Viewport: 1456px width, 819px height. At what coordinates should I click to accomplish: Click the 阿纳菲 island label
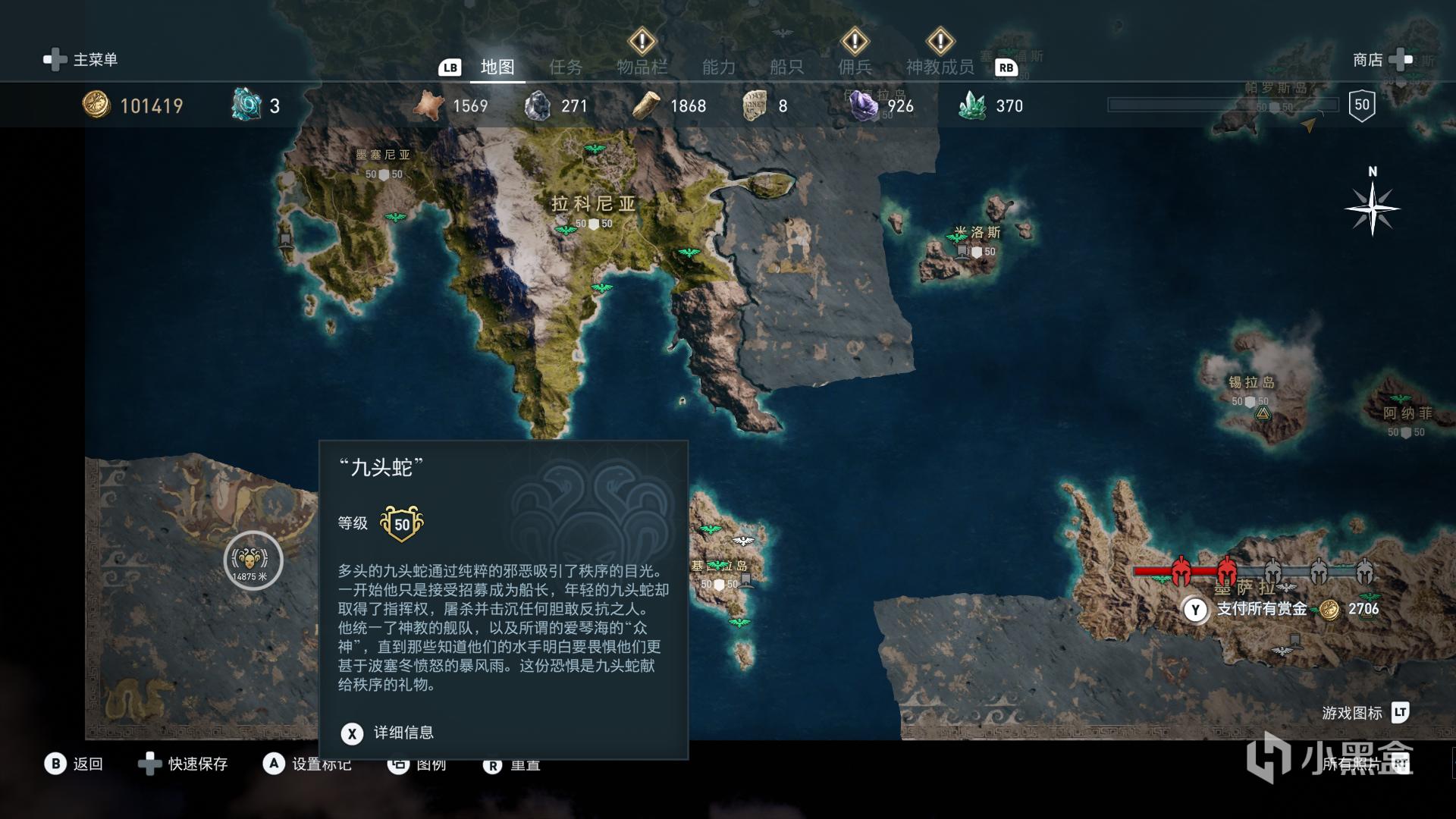coord(1407,413)
